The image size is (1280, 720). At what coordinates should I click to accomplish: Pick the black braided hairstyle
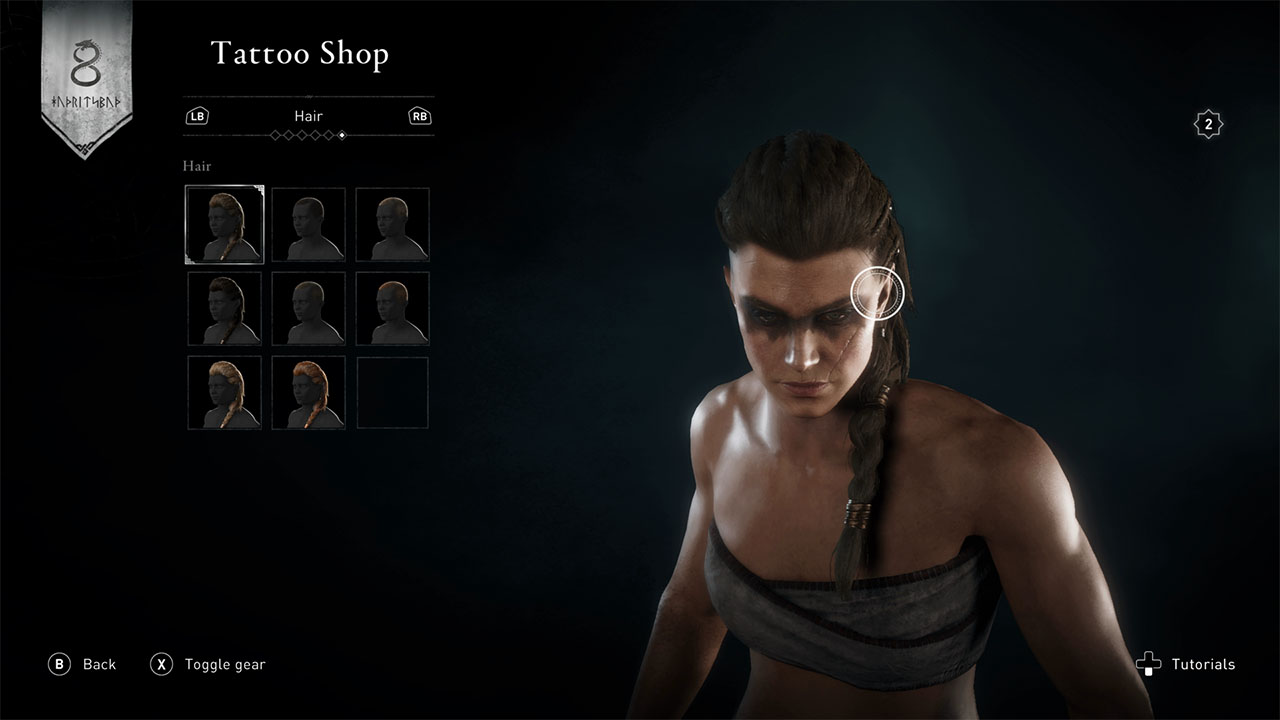click(x=225, y=309)
